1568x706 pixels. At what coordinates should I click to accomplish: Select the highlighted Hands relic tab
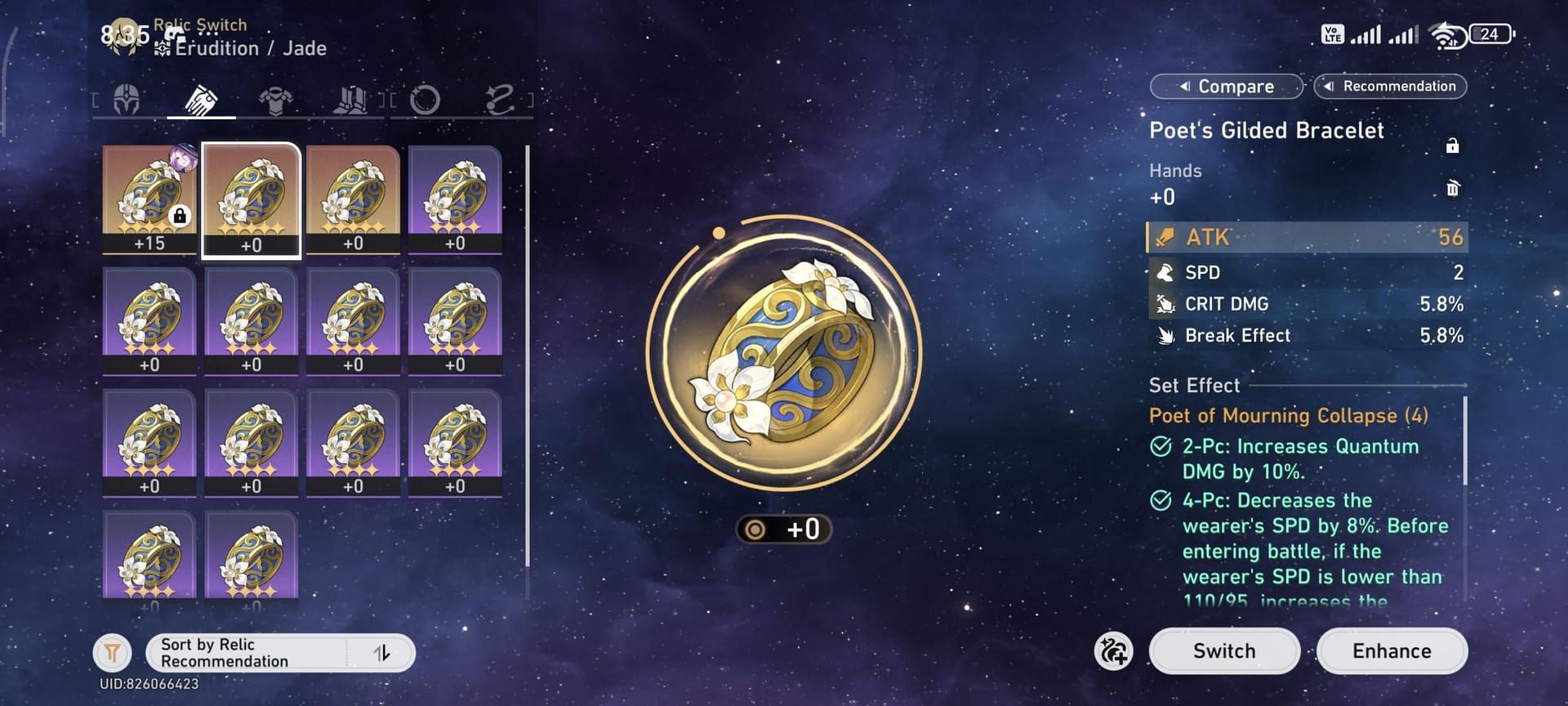tap(201, 101)
